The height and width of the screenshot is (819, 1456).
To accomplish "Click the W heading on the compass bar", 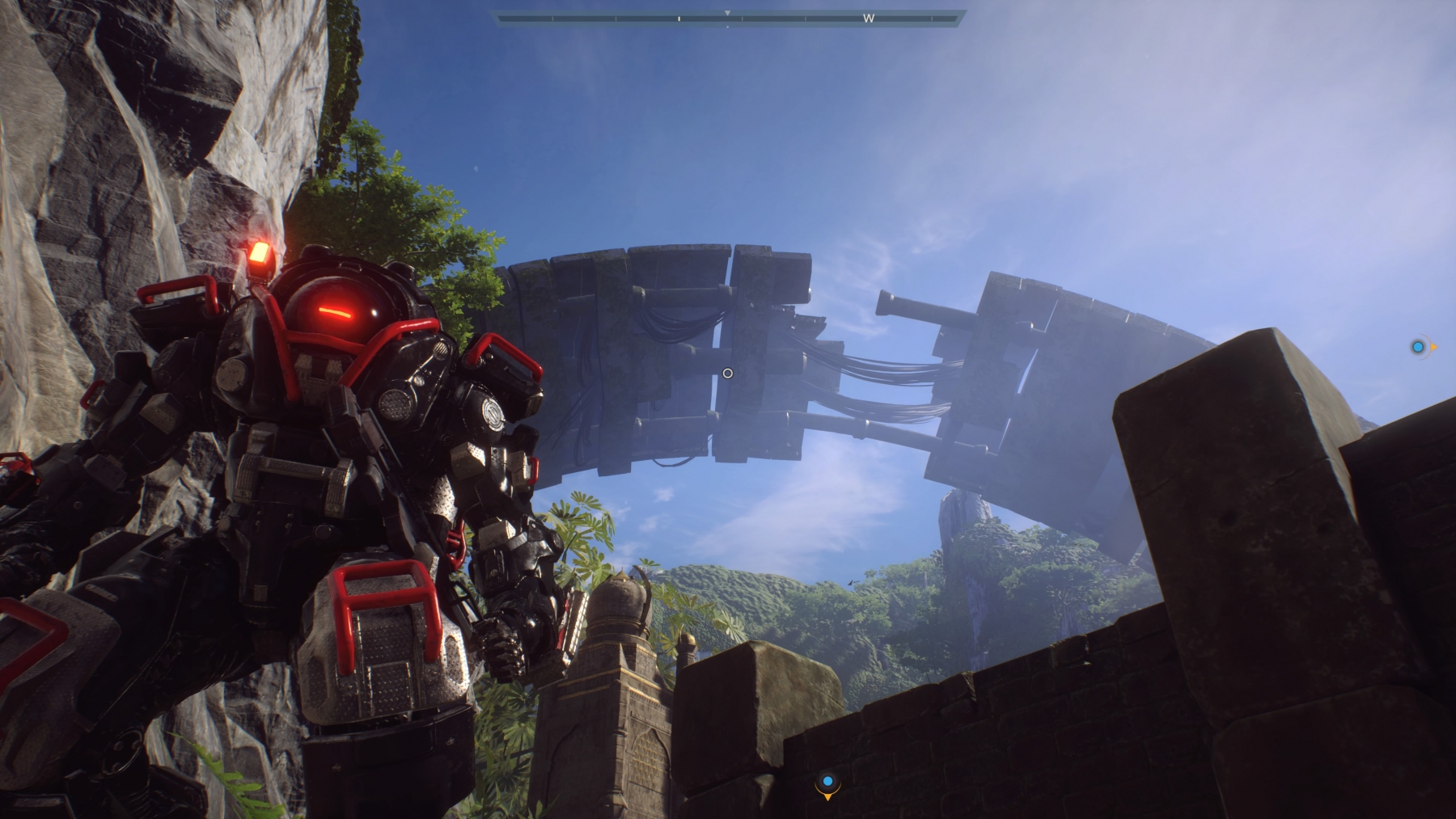I will pos(868,18).
